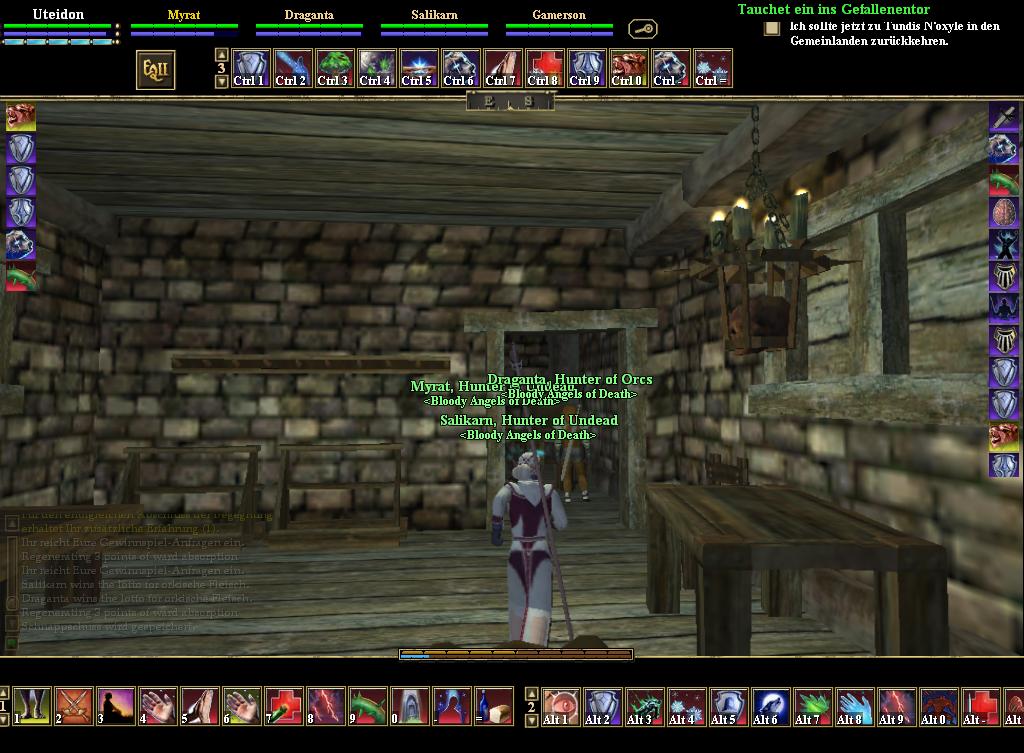Select Salikarn in the group list
This screenshot has height=753, width=1024.
tap(434, 15)
